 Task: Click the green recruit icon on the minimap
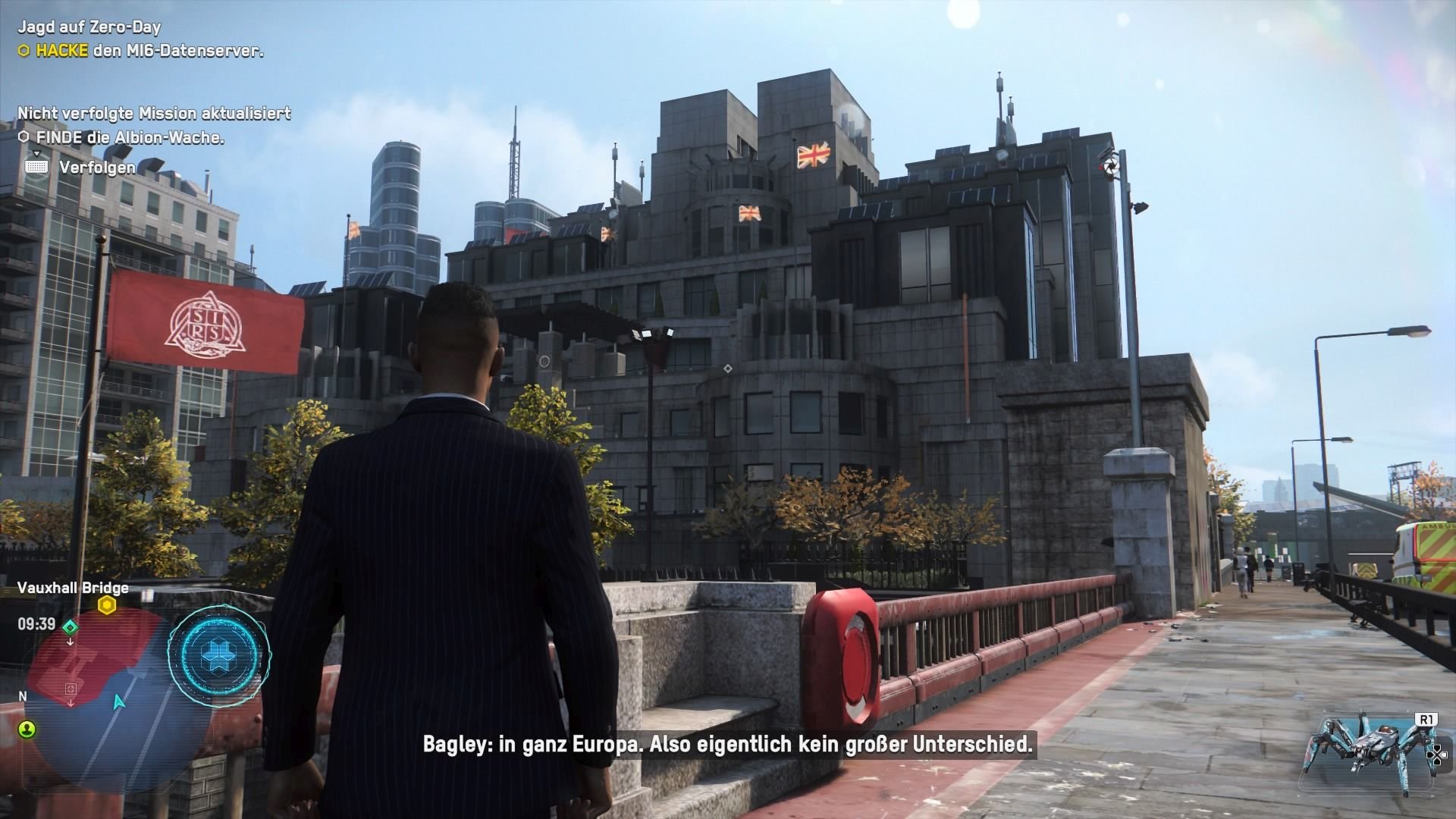click(27, 730)
